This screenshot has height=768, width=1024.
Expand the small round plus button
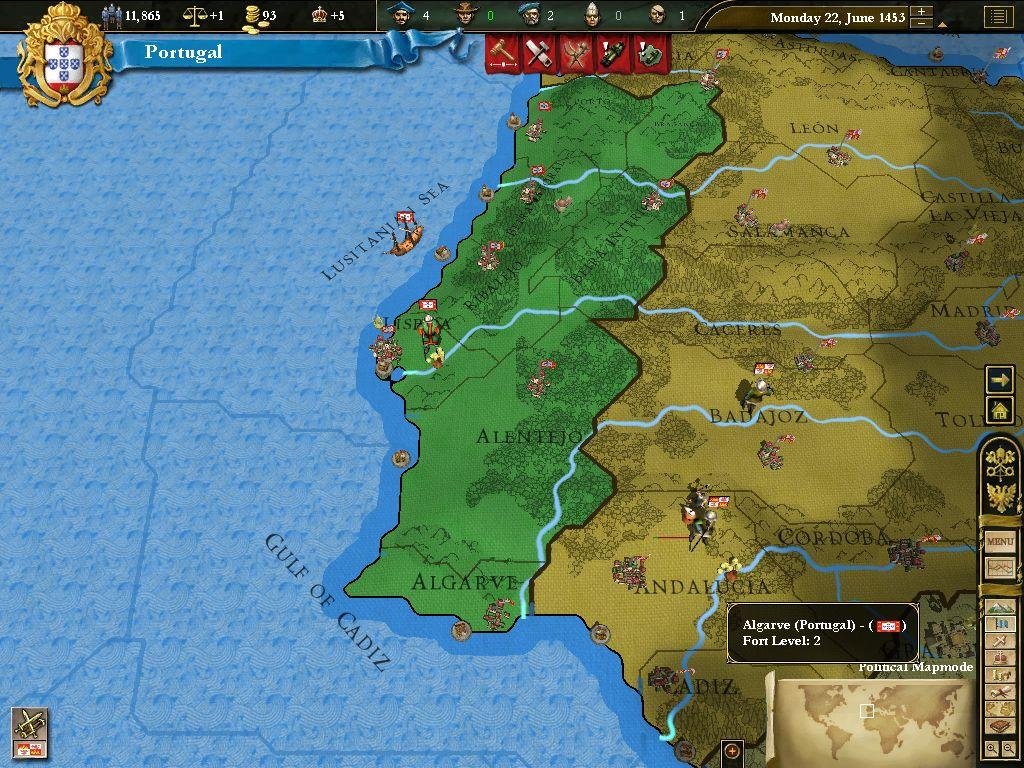(x=732, y=751)
